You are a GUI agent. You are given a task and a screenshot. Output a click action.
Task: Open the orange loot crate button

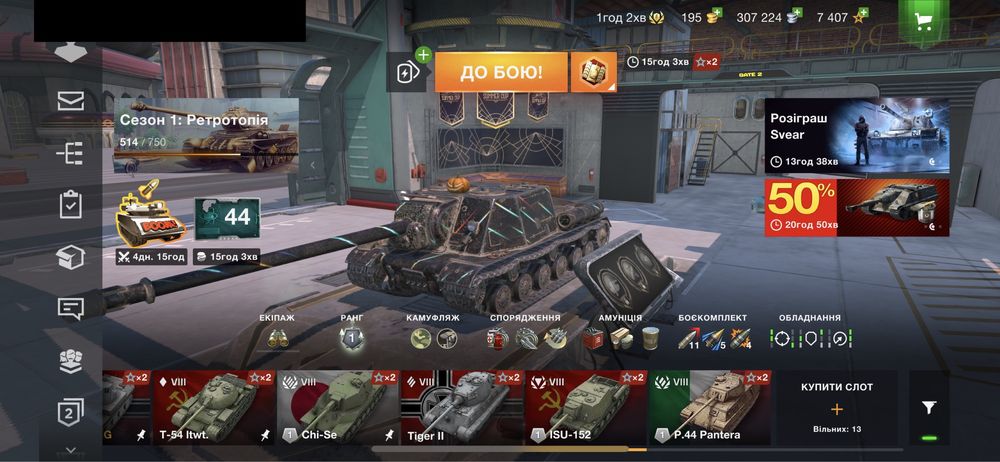593,72
